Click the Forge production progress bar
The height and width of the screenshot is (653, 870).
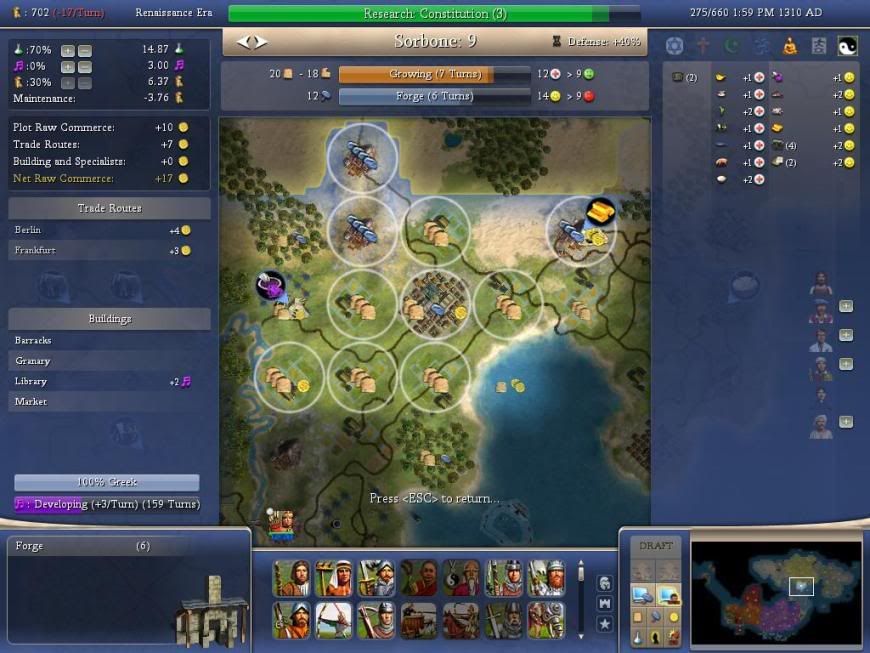pos(434,97)
